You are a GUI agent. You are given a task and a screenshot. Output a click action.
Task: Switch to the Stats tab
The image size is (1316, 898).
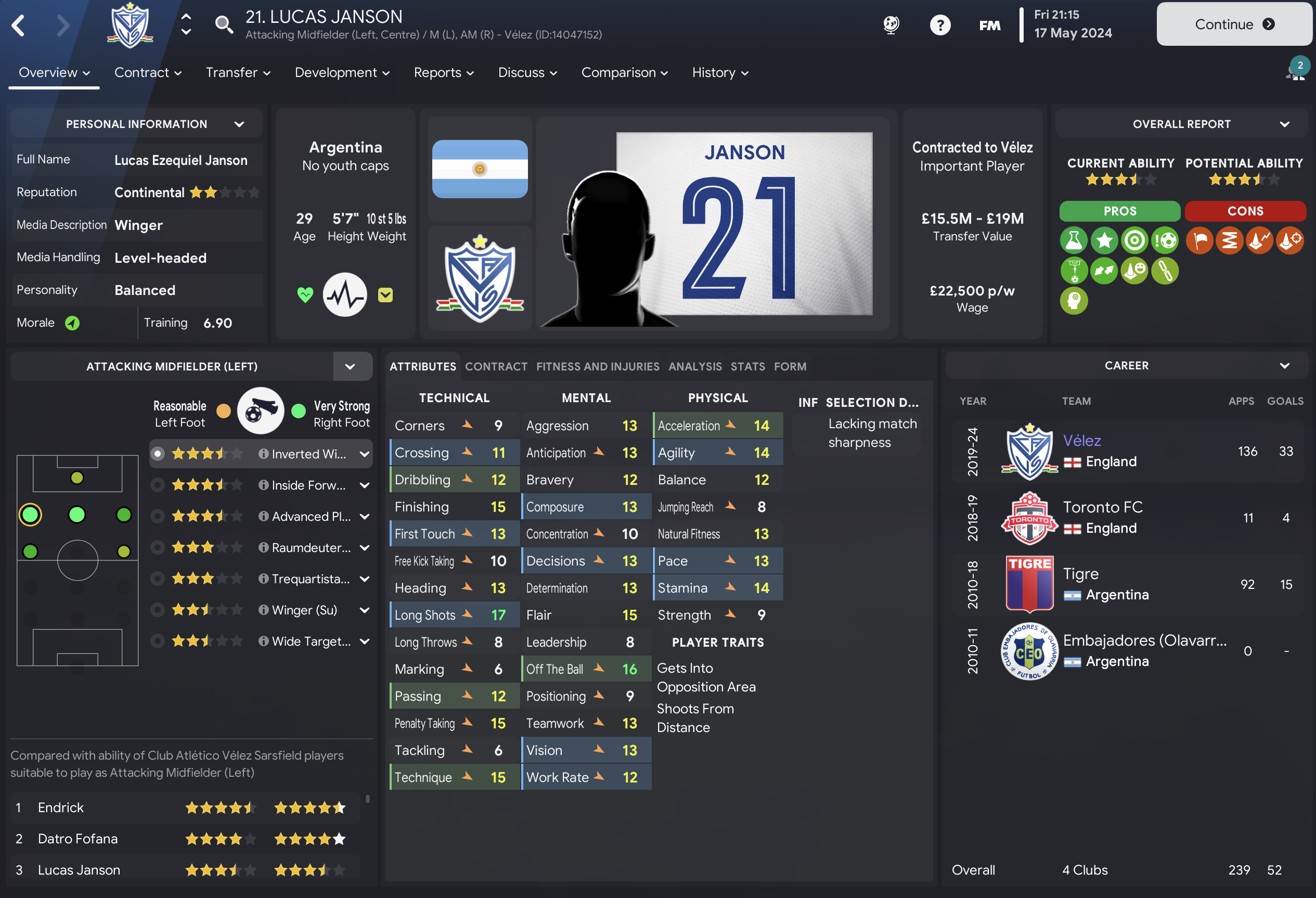click(x=747, y=367)
